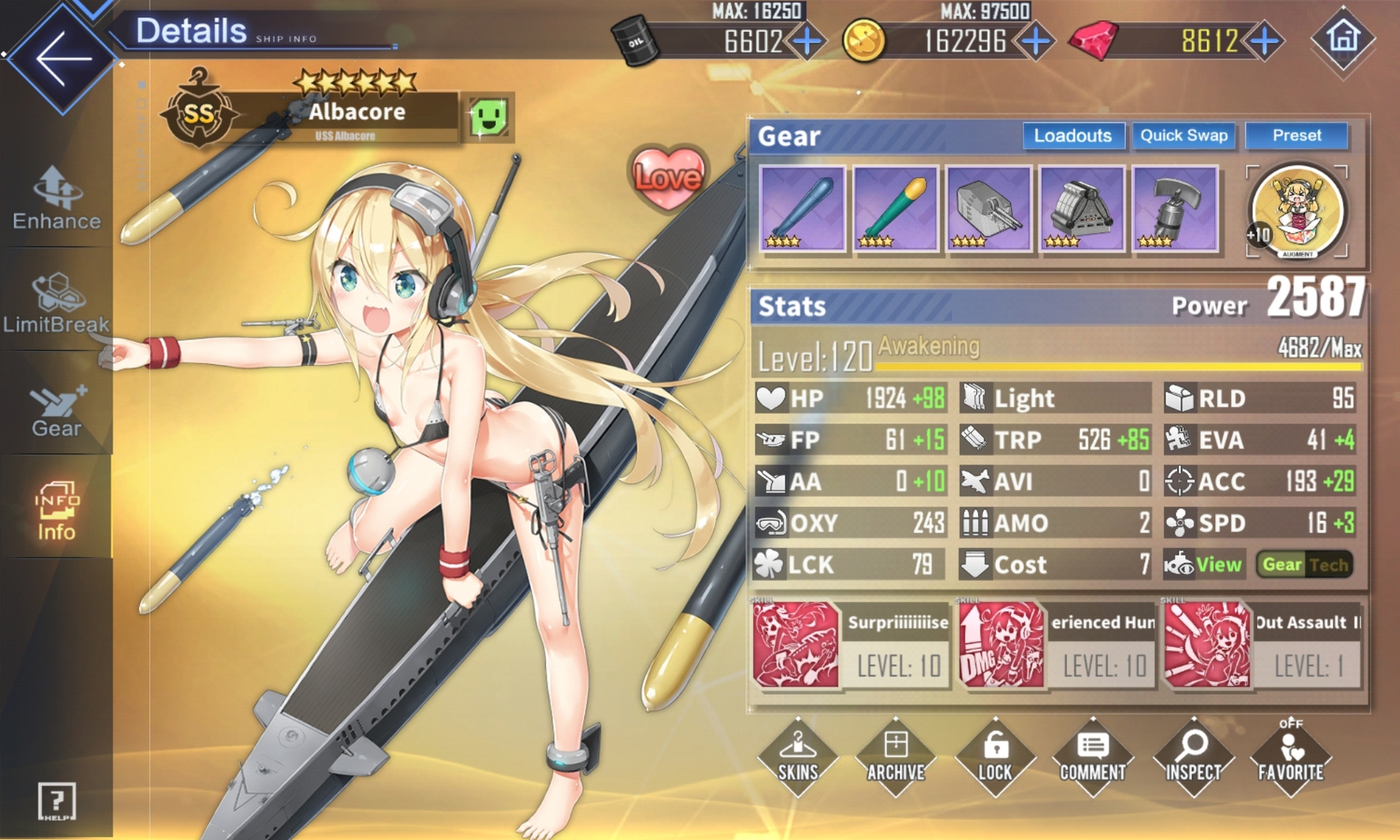Image resolution: width=1400 pixels, height=840 pixels.
Task: Open gear Loadouts
Action: pos(1072,136)
